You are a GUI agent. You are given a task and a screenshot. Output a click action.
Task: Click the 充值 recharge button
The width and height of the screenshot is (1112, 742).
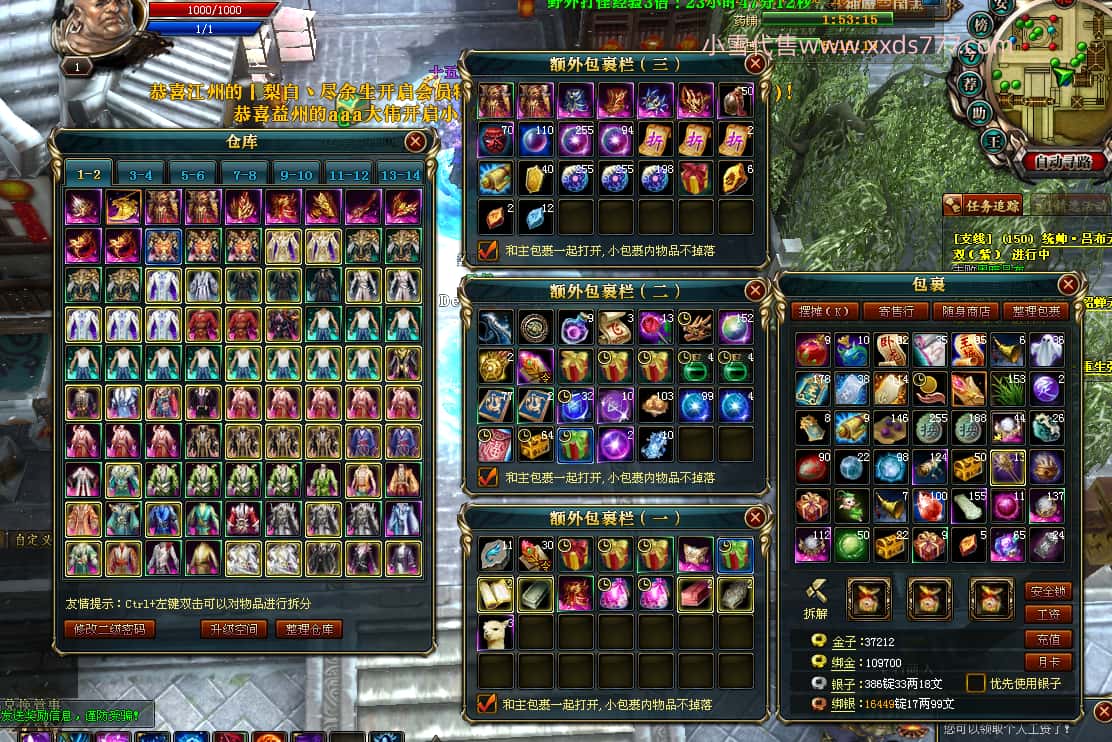[x=1048, y=639]
